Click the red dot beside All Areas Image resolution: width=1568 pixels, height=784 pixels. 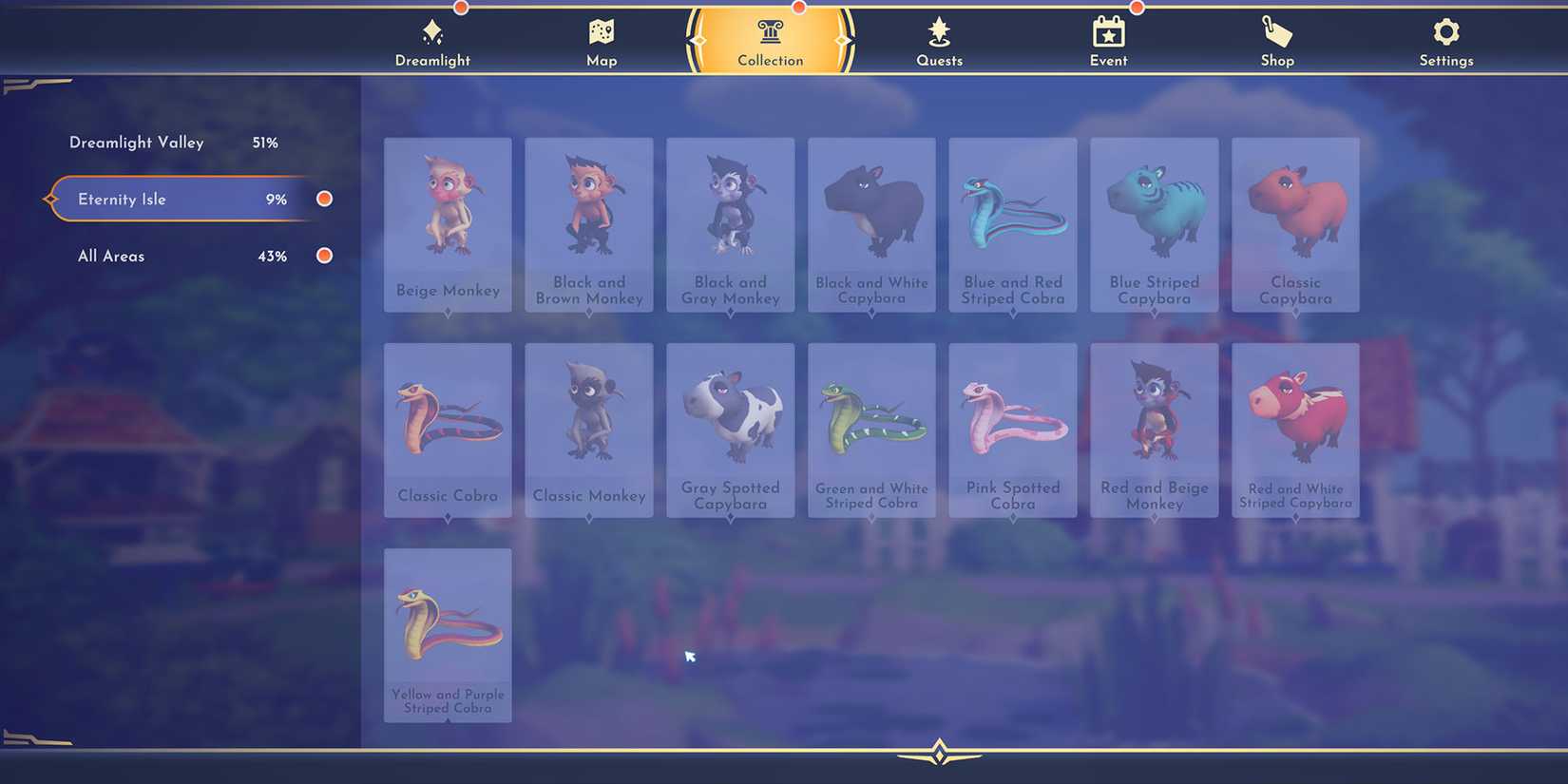[324, 256]
